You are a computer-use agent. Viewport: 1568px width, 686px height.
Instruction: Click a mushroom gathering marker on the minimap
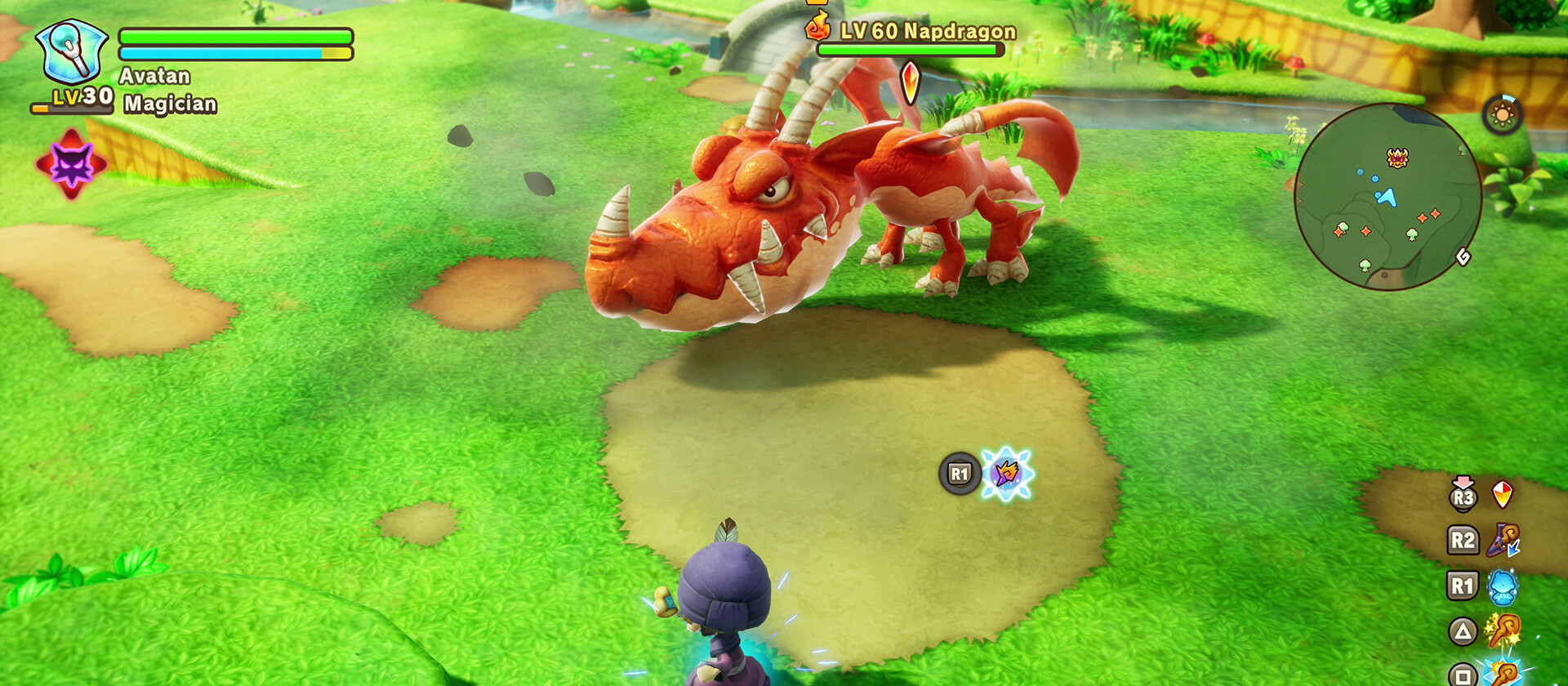(1412, 234)
